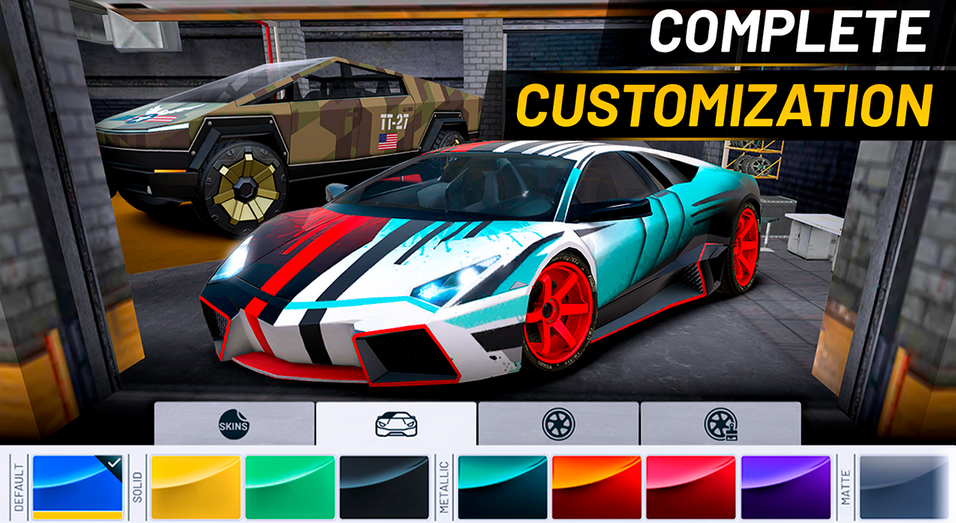This screenshot has width=956, height=523.
Task: Switch to the car body paint tab
Action: pos(396,423)
